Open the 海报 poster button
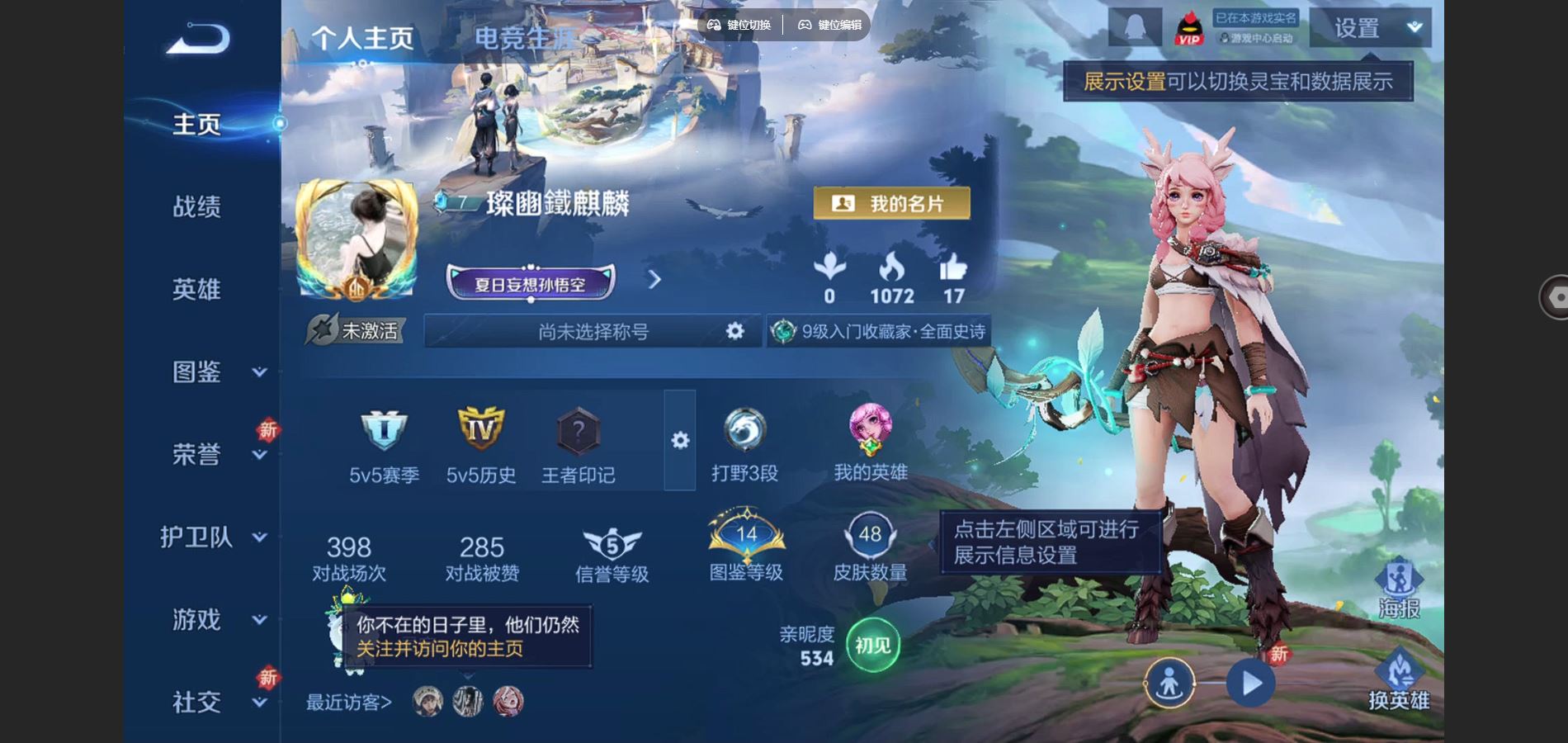 (1399, 588)
